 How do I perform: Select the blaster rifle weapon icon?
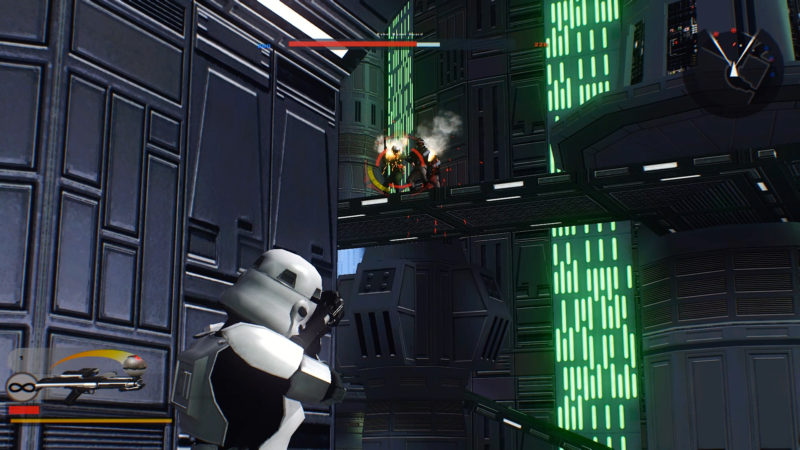pos(85,383)
